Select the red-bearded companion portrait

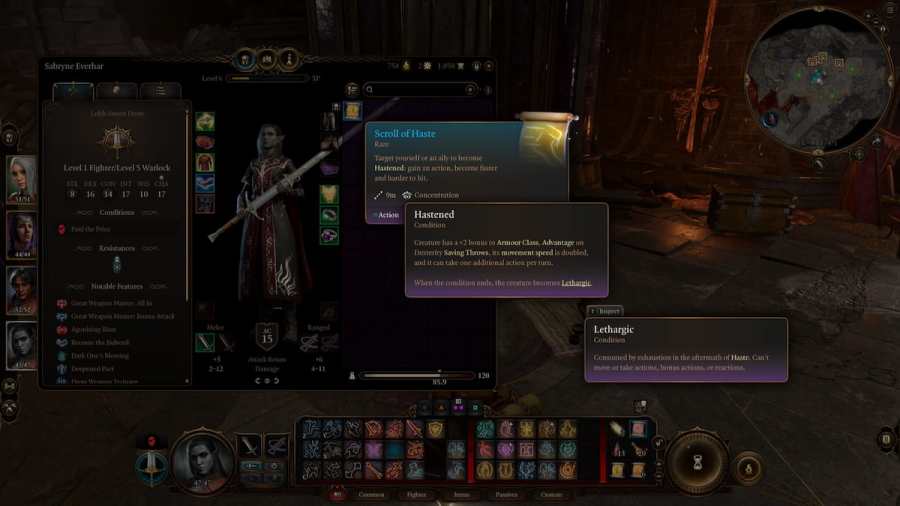pyautogui.click(x=22, y=291)
